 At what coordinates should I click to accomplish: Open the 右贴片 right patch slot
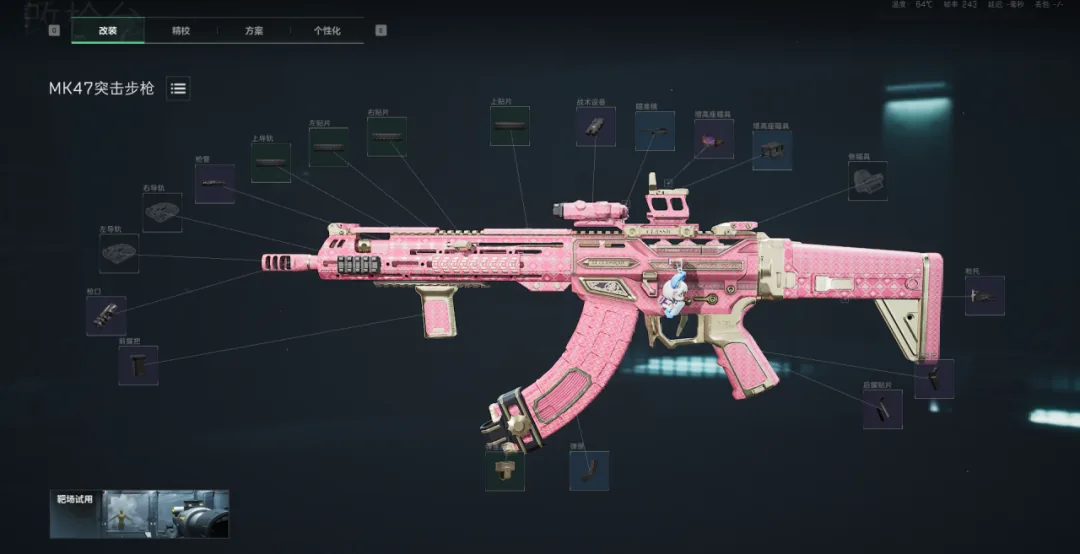[386, 136]
